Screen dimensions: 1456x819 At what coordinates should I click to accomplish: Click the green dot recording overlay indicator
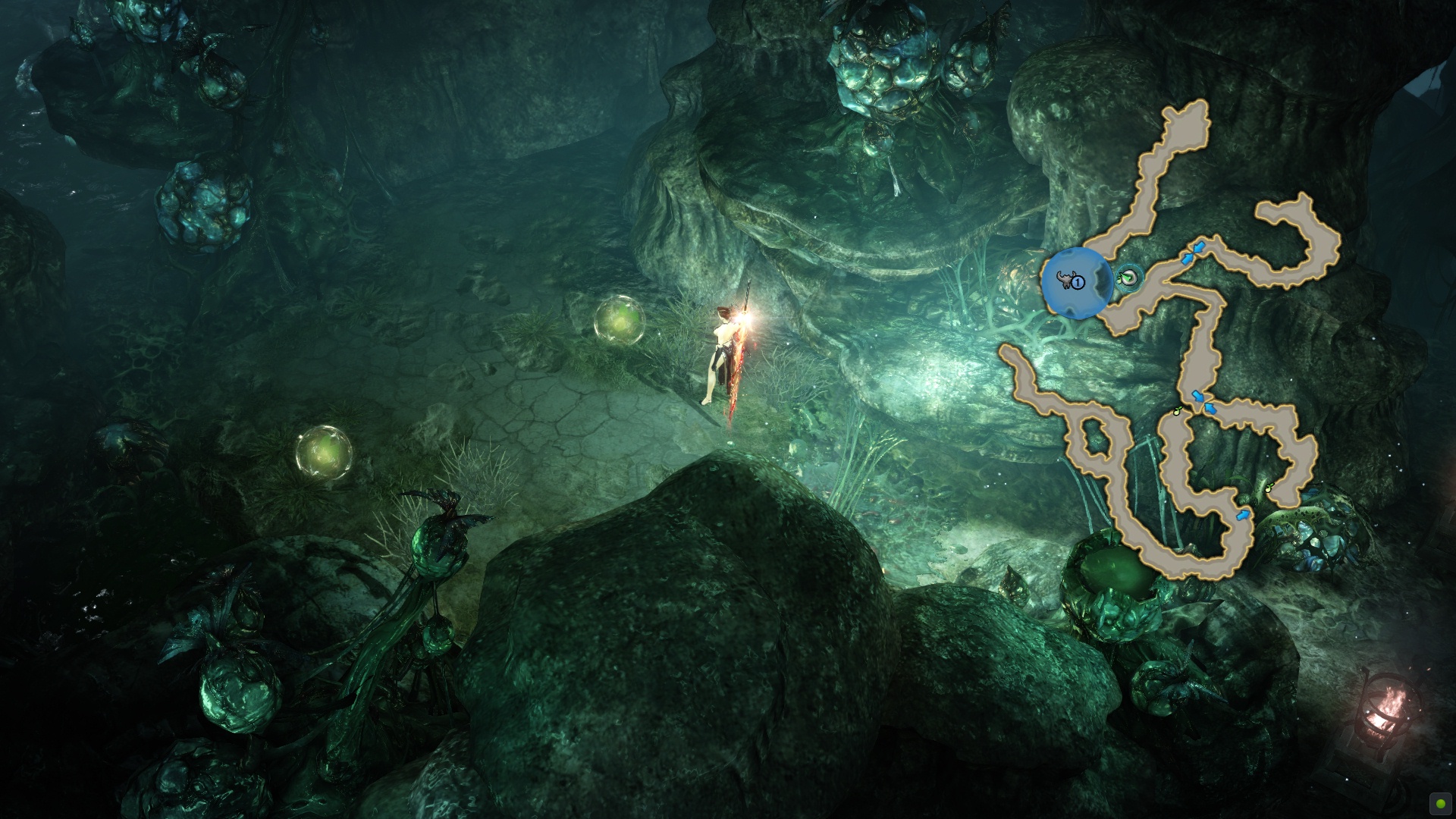point(1440,803)
